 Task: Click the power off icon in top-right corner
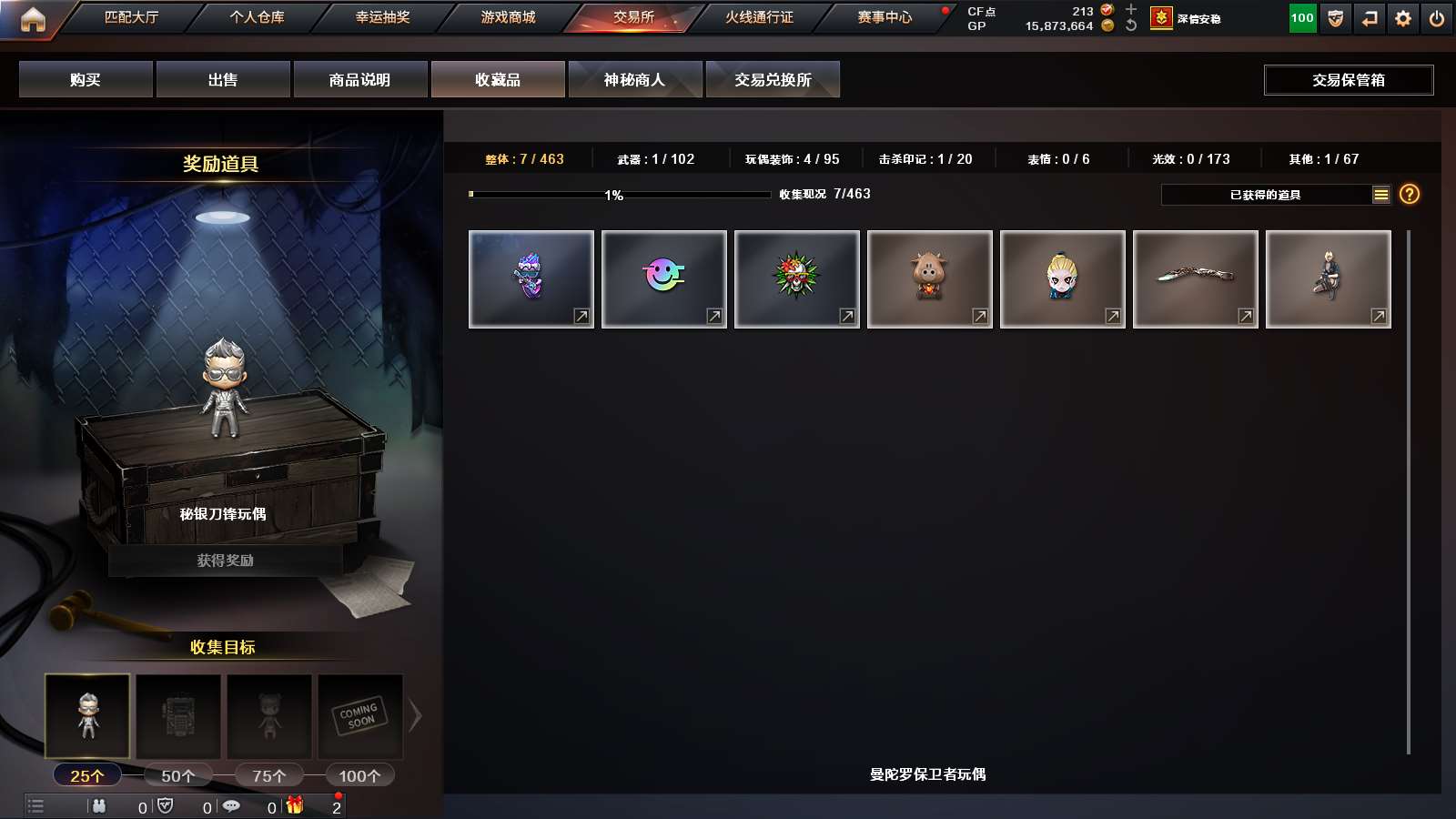point(1438,16)
